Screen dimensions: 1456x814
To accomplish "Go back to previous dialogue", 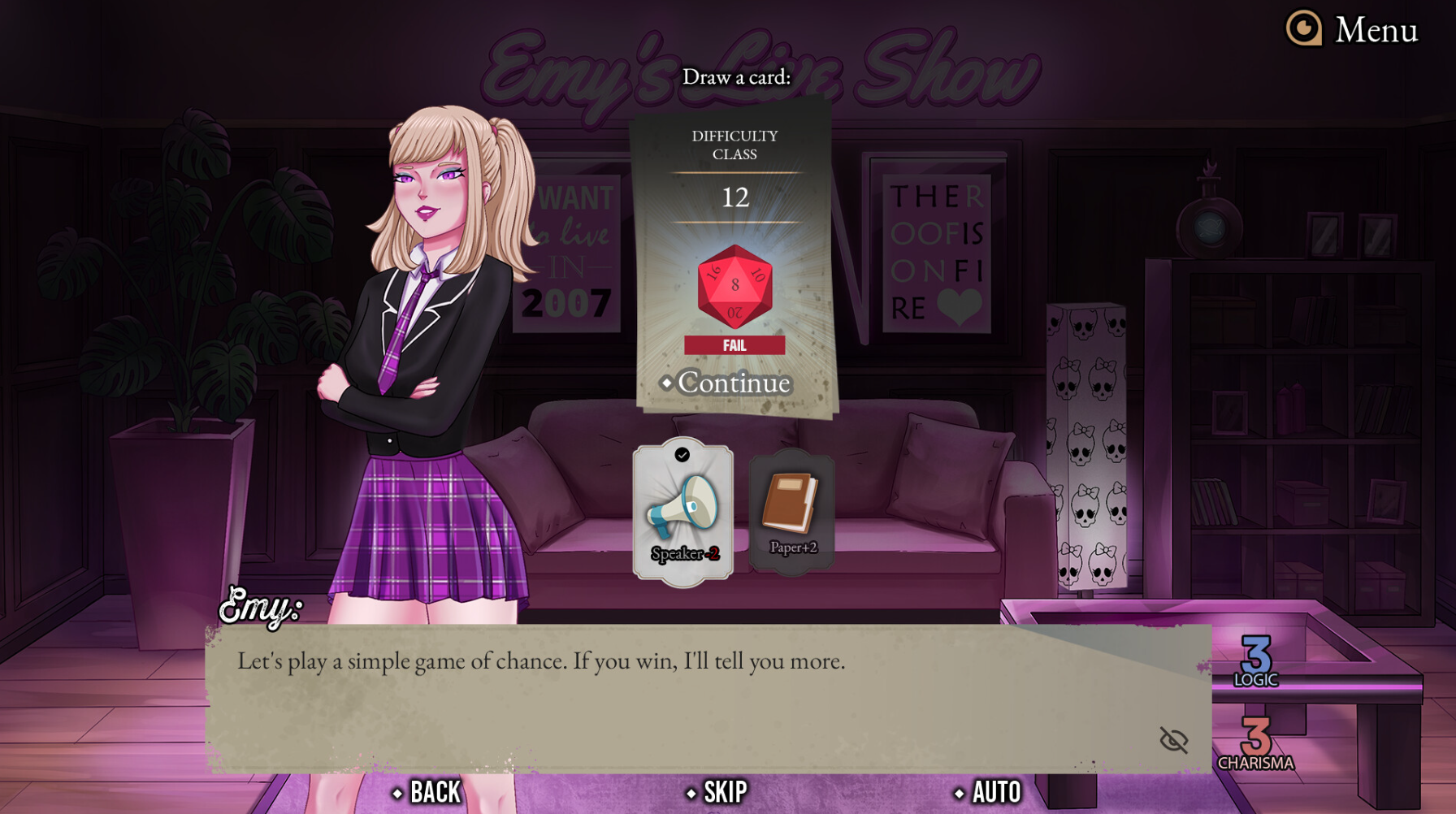I will (427, 792).
